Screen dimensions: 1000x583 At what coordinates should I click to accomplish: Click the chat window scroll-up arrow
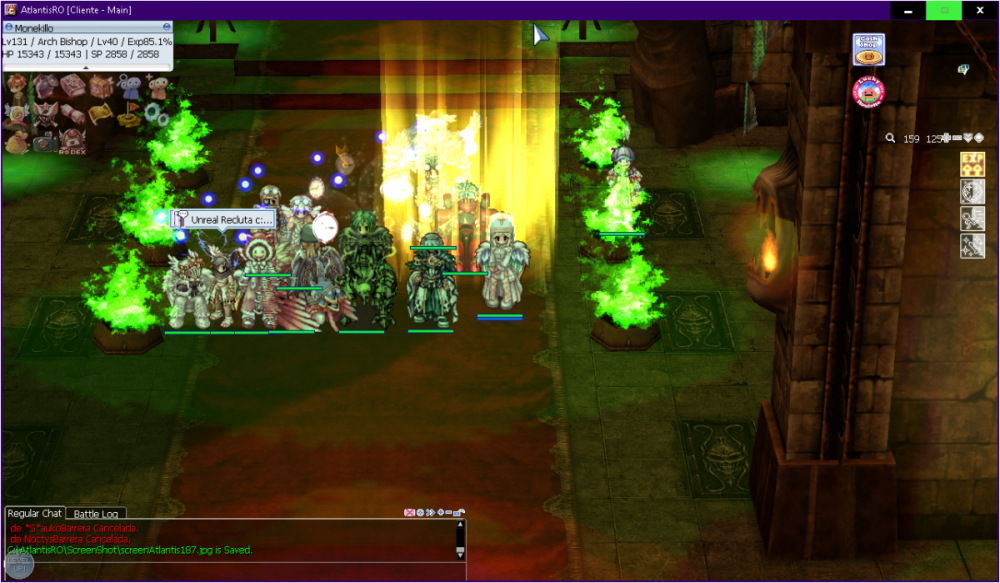tap(460, 524)
